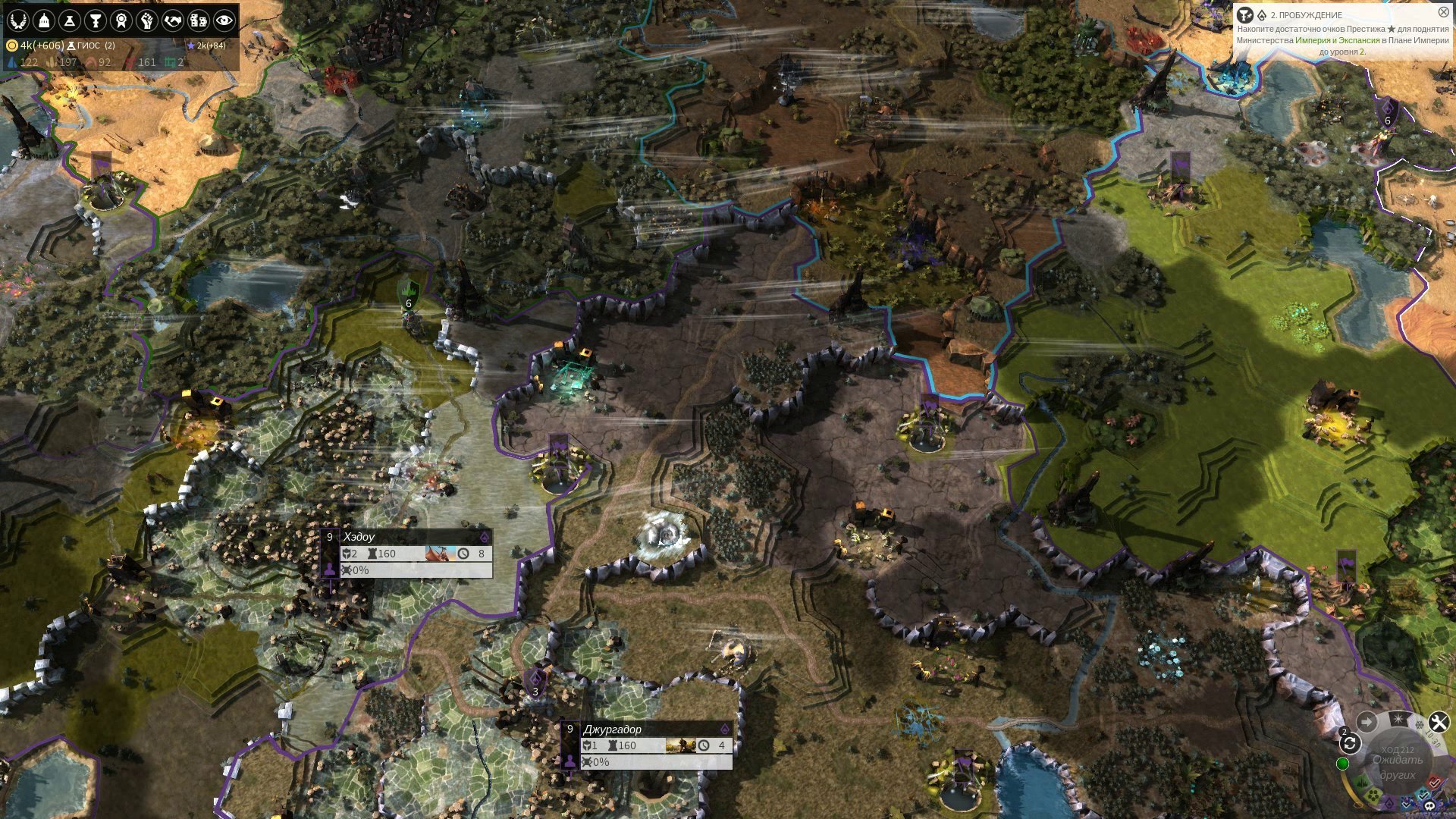The width and height of the screenshot is (1456, 819).
Task: Open the military raised fist screen
Action: 147,20
